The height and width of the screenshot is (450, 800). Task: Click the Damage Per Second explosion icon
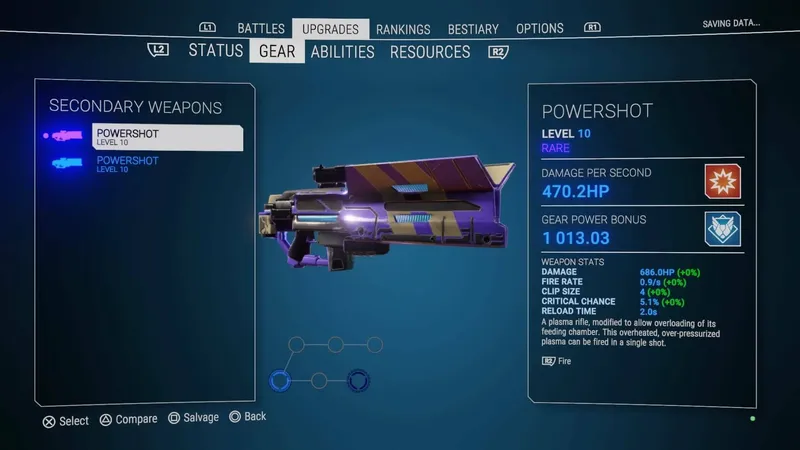pyautogui.click(x=724, y=181)
